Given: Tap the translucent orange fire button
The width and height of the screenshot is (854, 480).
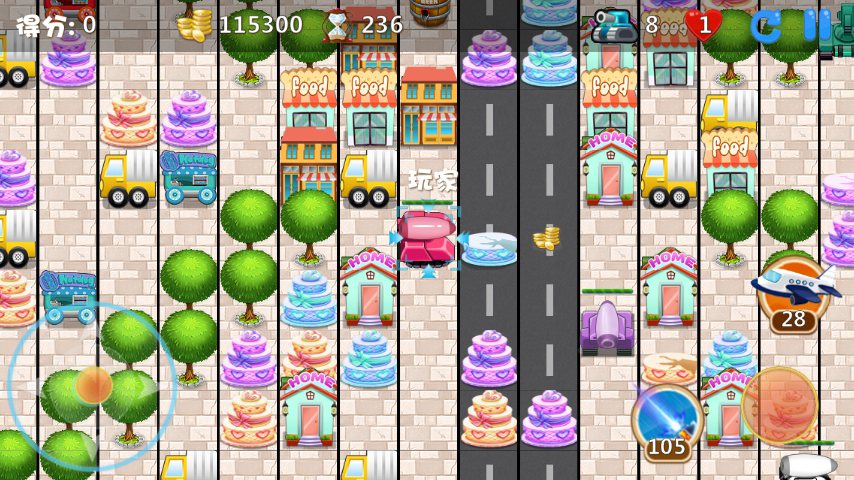Looking at the screenshot, I should click(x=779, y=404).
